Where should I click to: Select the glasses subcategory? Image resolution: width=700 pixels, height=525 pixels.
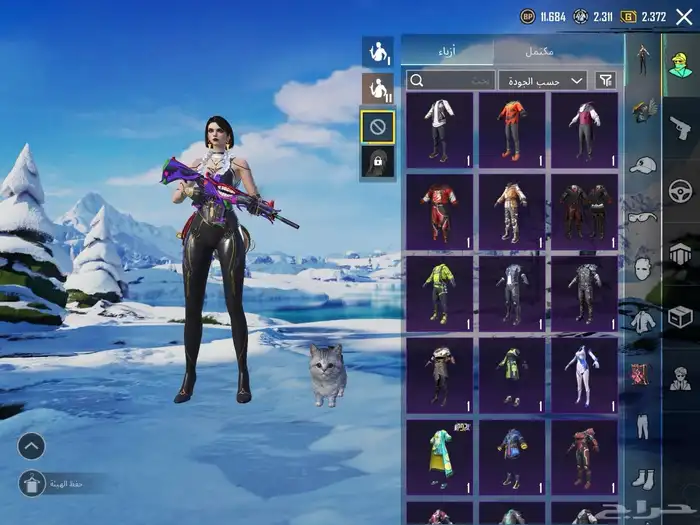tap(642, 216)
